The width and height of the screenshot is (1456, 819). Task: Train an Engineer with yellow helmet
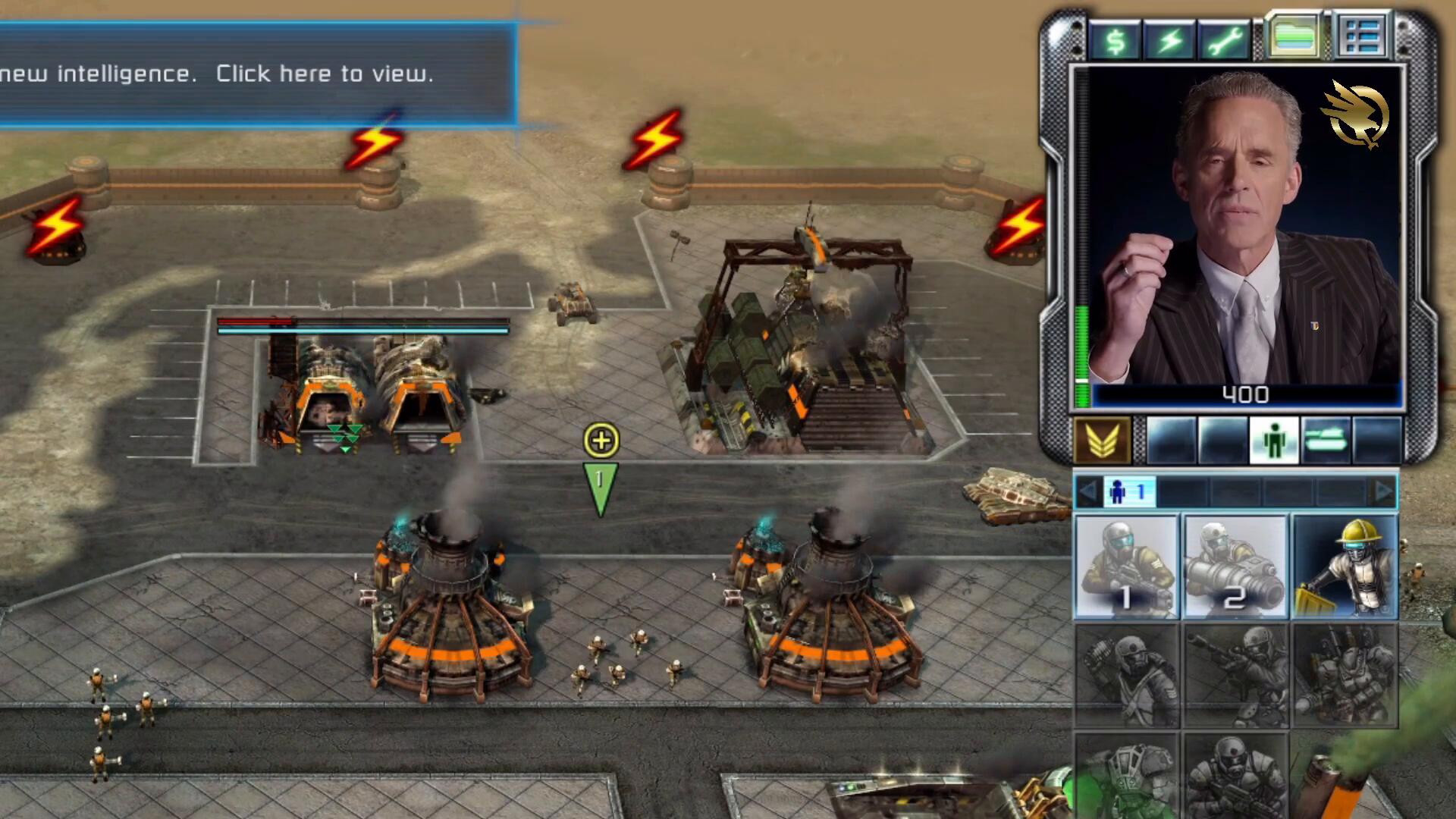click(1345, 567)
